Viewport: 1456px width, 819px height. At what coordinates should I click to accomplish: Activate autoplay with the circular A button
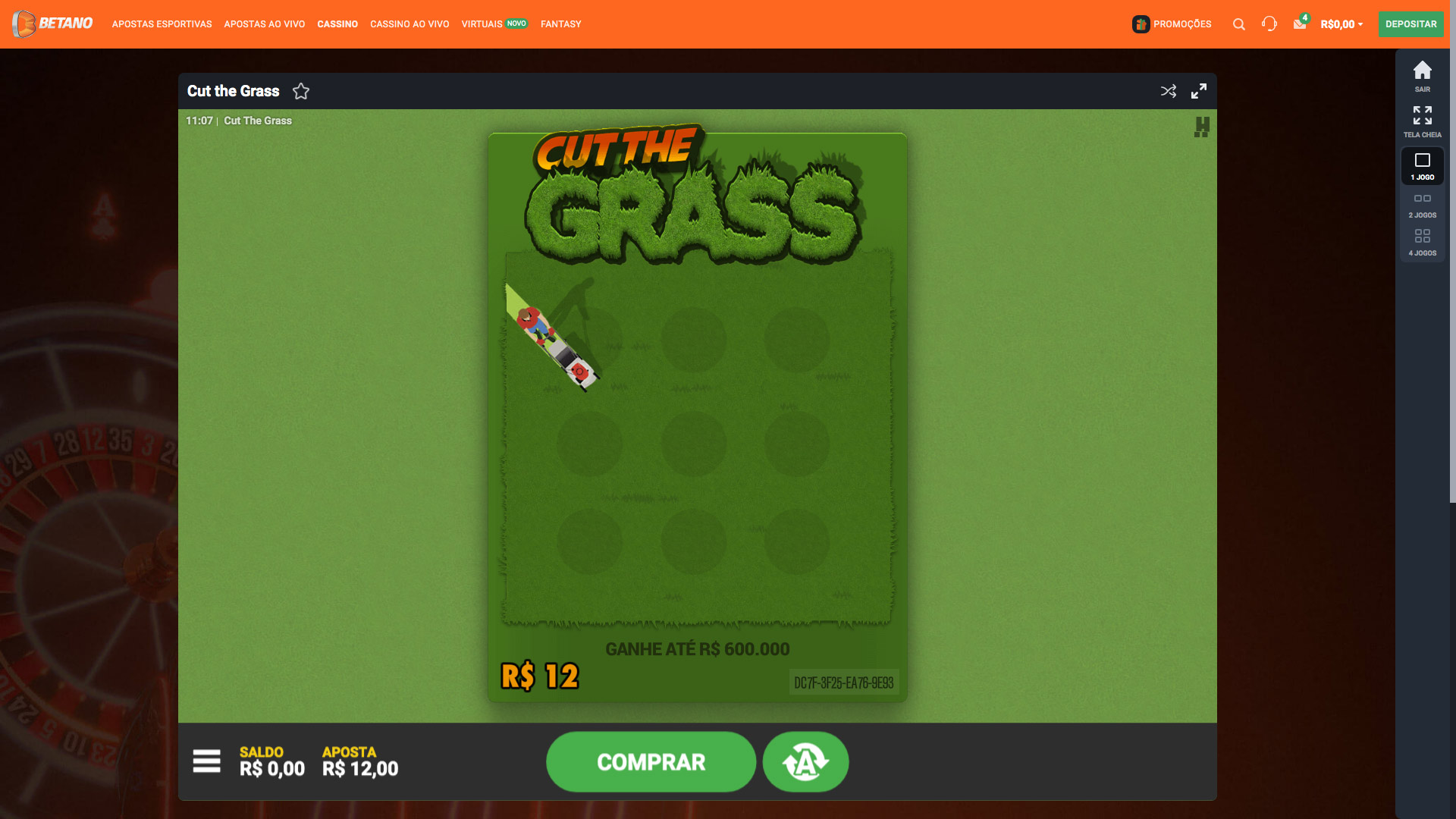click(805, 761)
